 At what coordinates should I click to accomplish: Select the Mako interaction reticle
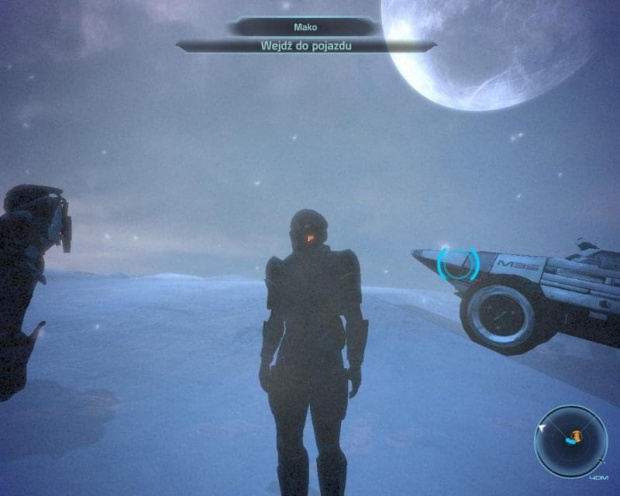click(x=458, y=263)
